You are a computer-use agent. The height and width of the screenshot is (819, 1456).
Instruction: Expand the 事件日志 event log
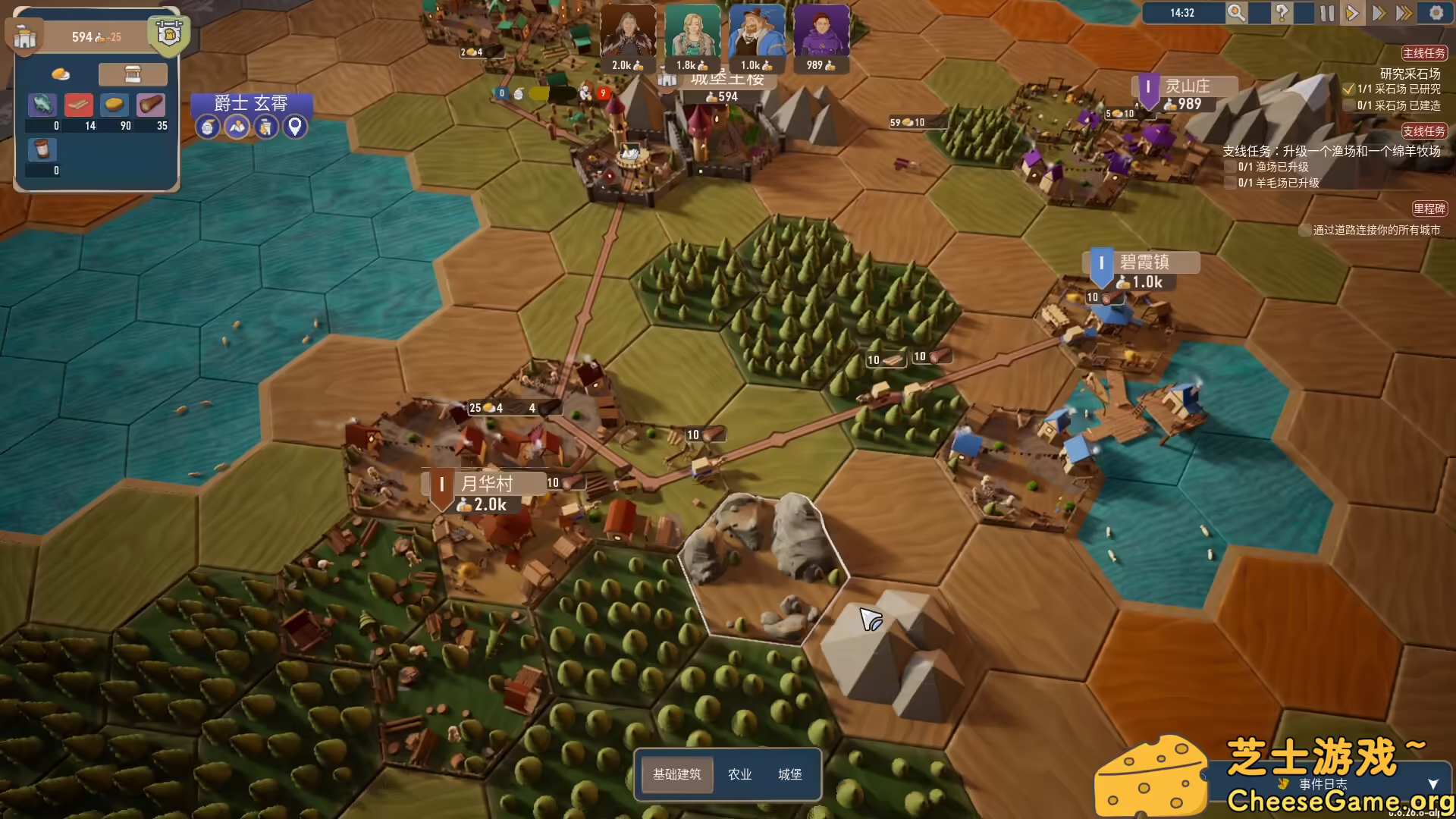(x=1432, y=784)
